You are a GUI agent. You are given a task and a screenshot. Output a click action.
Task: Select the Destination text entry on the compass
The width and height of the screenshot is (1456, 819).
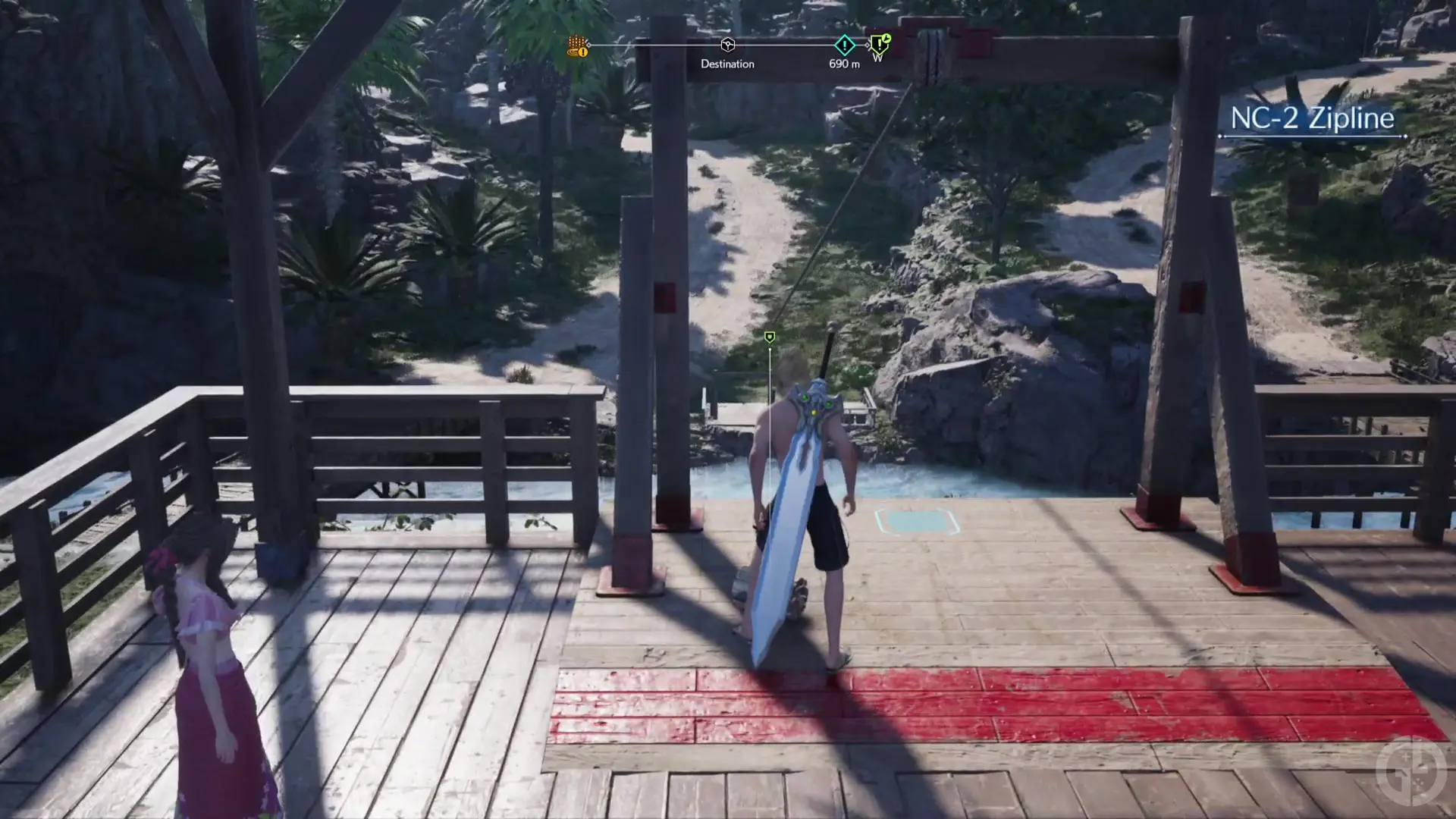click(726, 64)
